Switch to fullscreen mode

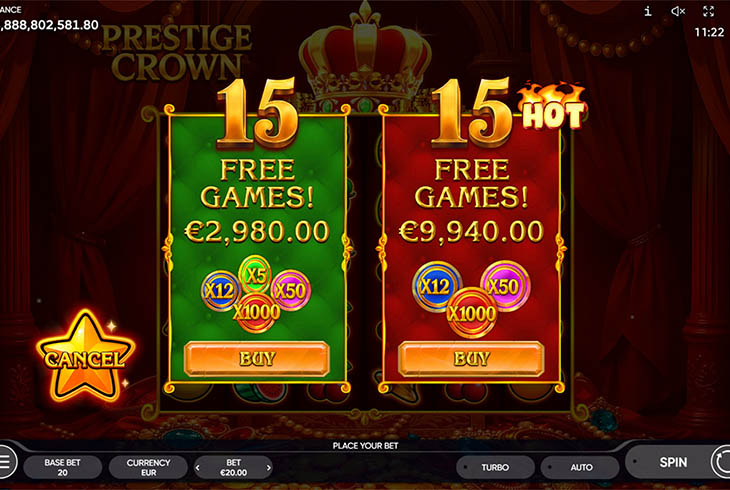click(709, 11)
